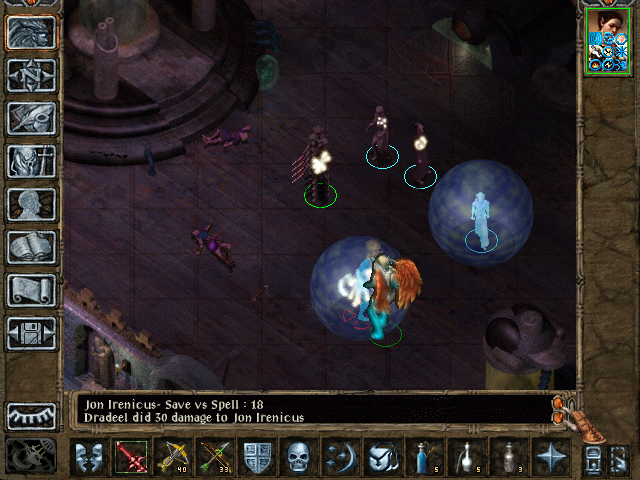Open the area map
640x480 pixels.
pyautogui.click(x=31, y=75)
